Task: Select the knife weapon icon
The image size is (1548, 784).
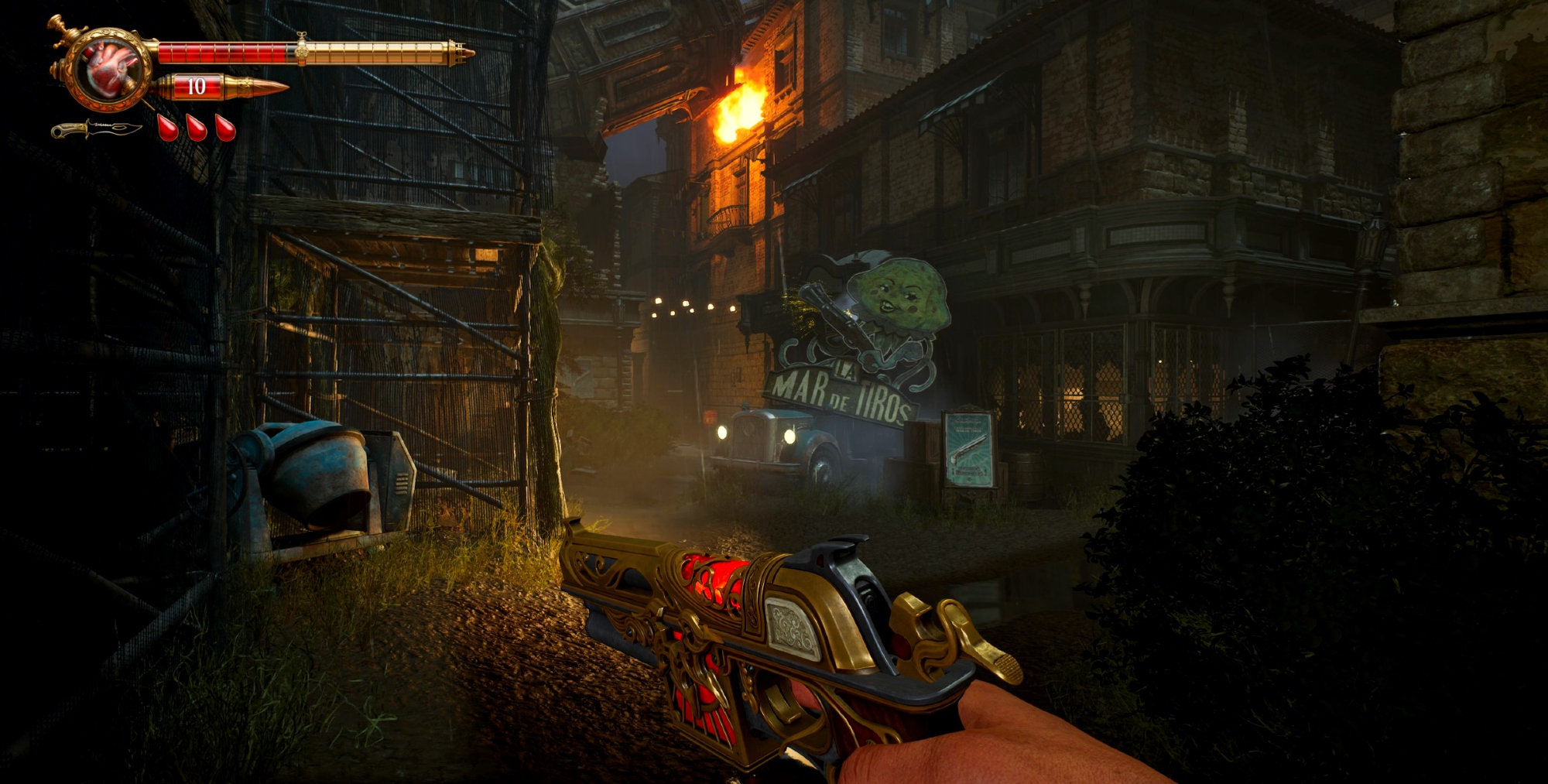Action: pos(96,129)
